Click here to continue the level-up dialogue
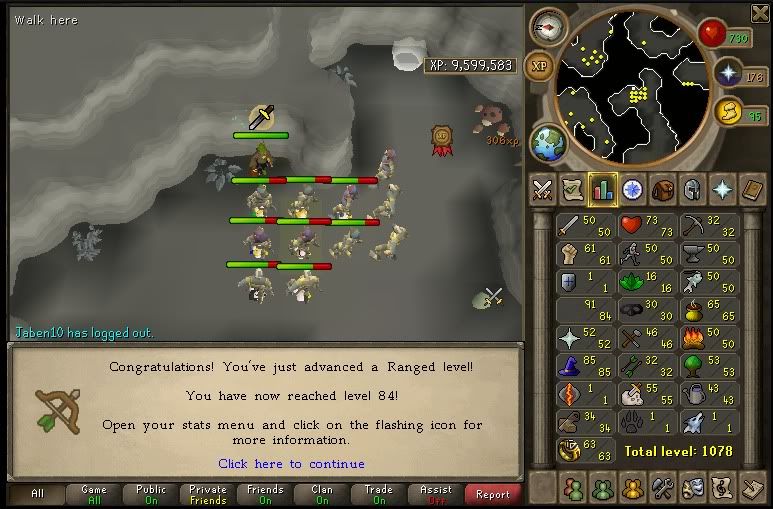773x509 pixels. click(291, 464)
